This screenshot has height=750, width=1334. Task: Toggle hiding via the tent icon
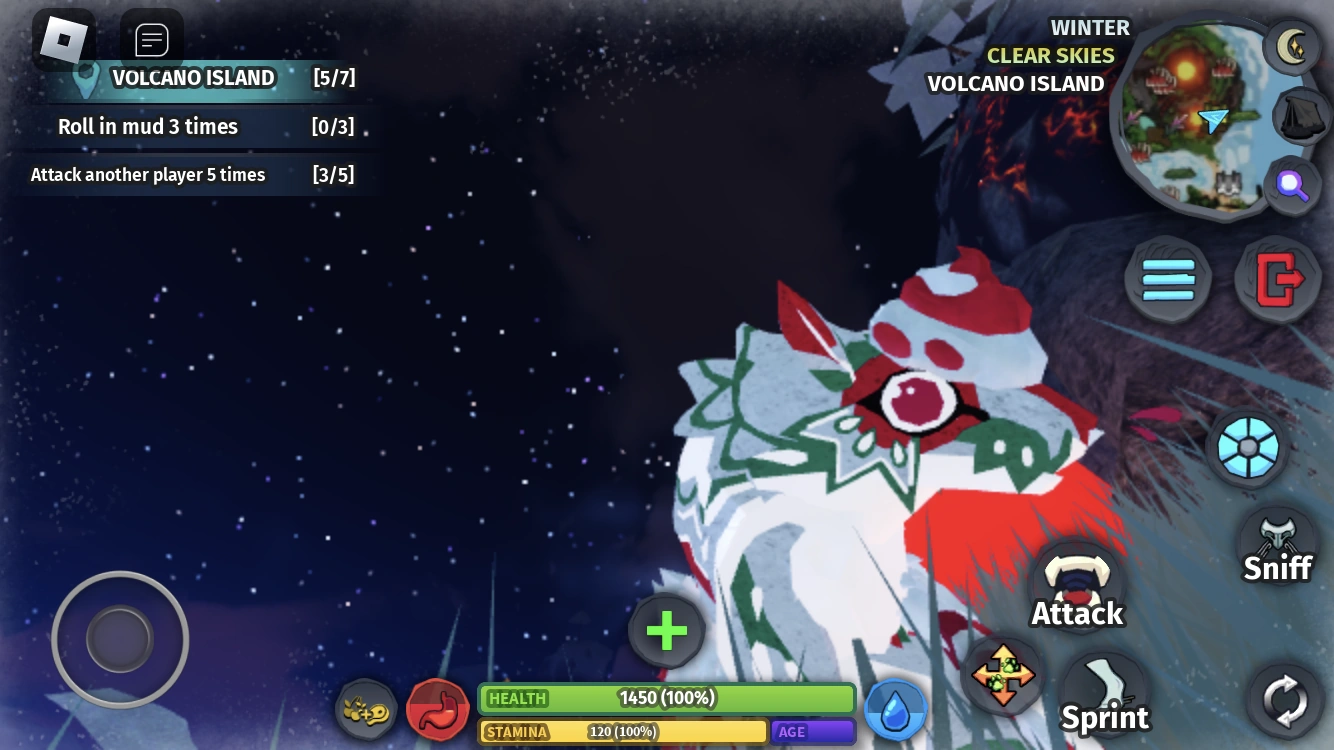pyautogui.click(x=1300, y=117)
